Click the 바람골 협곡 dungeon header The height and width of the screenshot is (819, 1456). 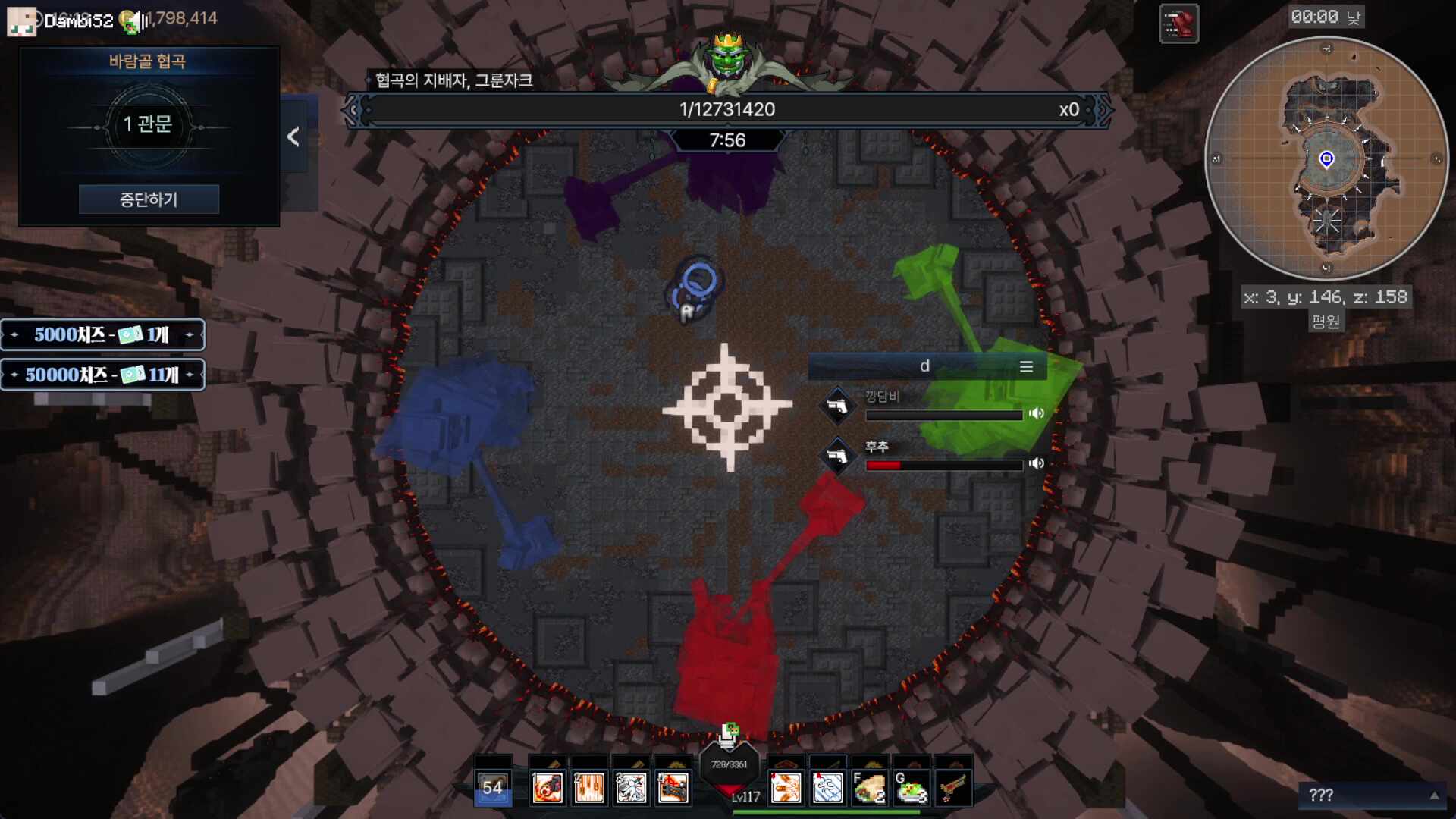148,62
